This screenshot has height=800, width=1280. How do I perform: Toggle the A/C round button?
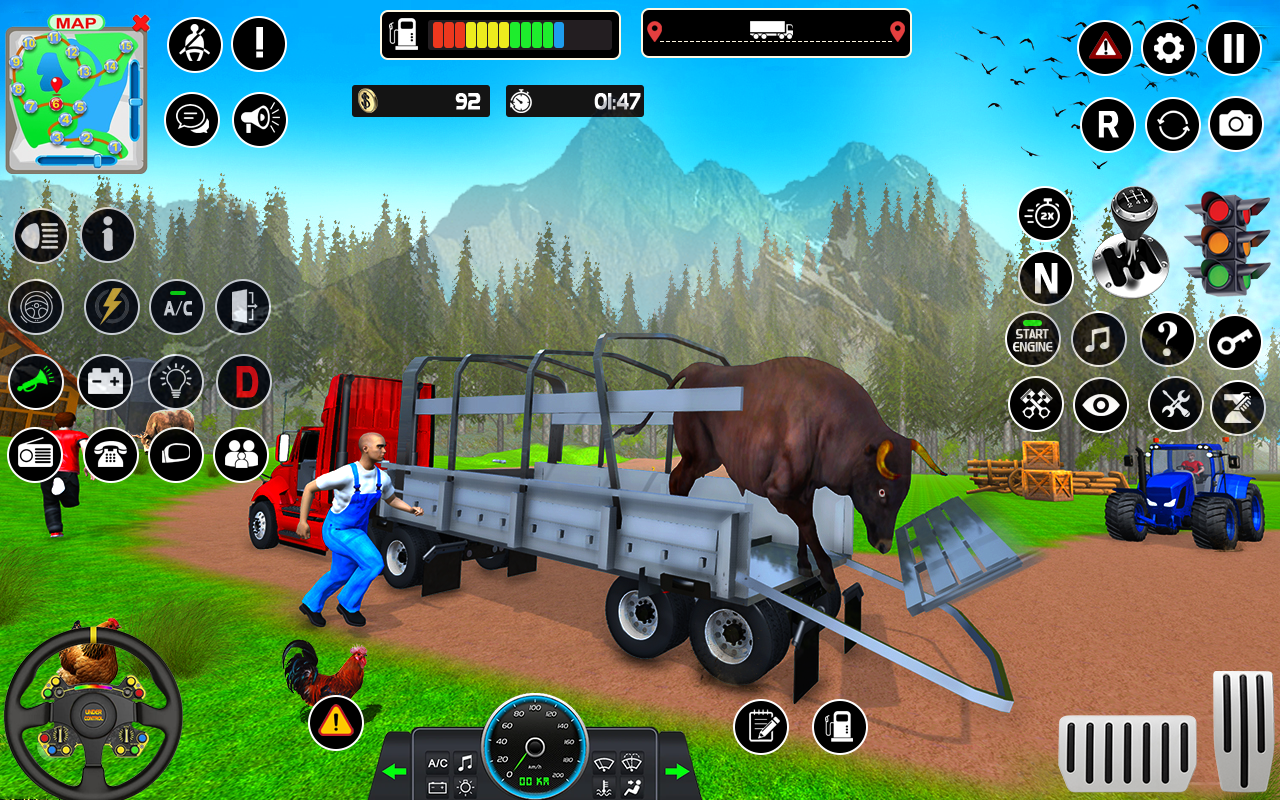pyautogui.click(x=177, y=307)
